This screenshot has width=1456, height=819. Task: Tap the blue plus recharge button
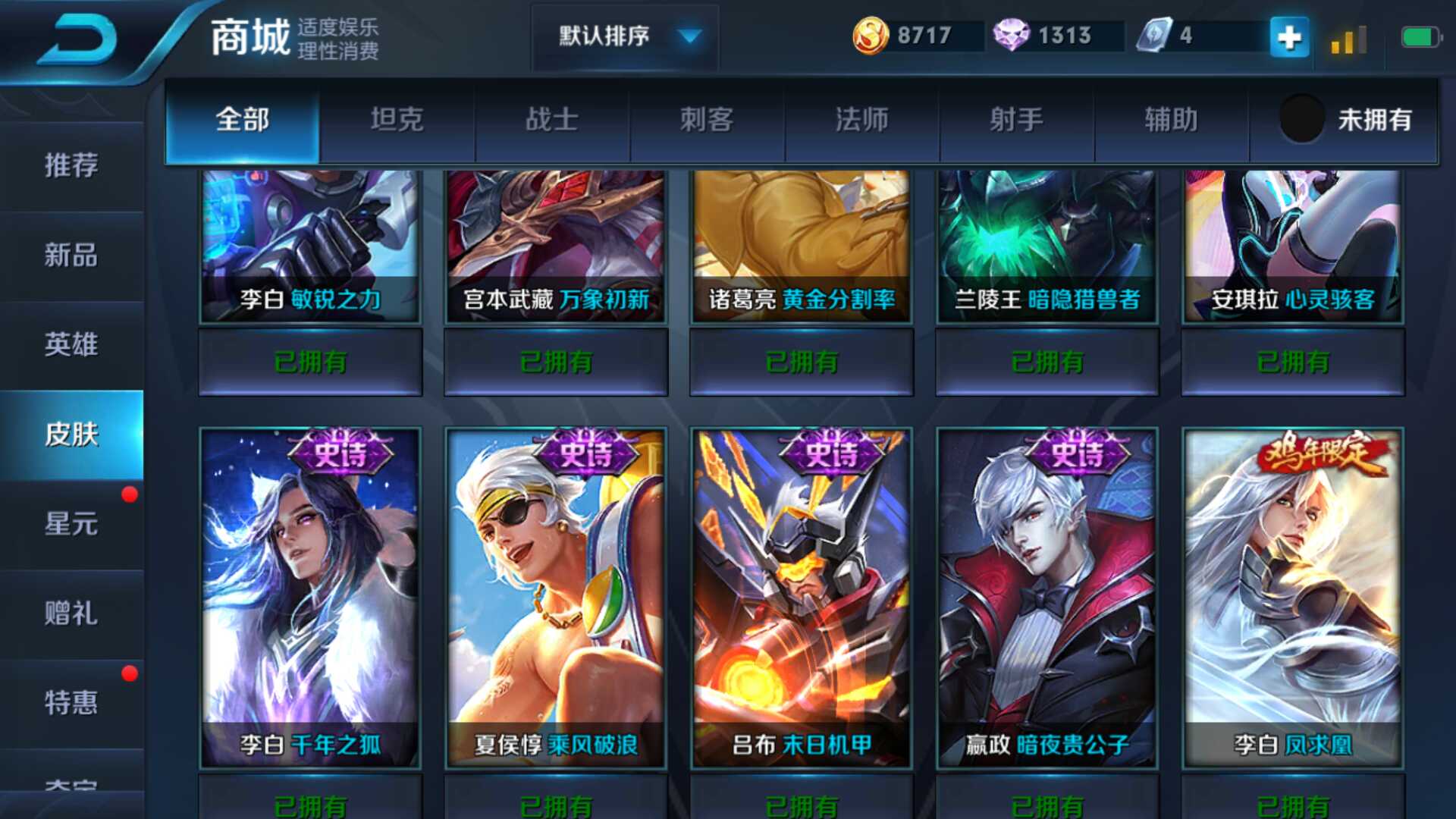tap(1288, 37)
